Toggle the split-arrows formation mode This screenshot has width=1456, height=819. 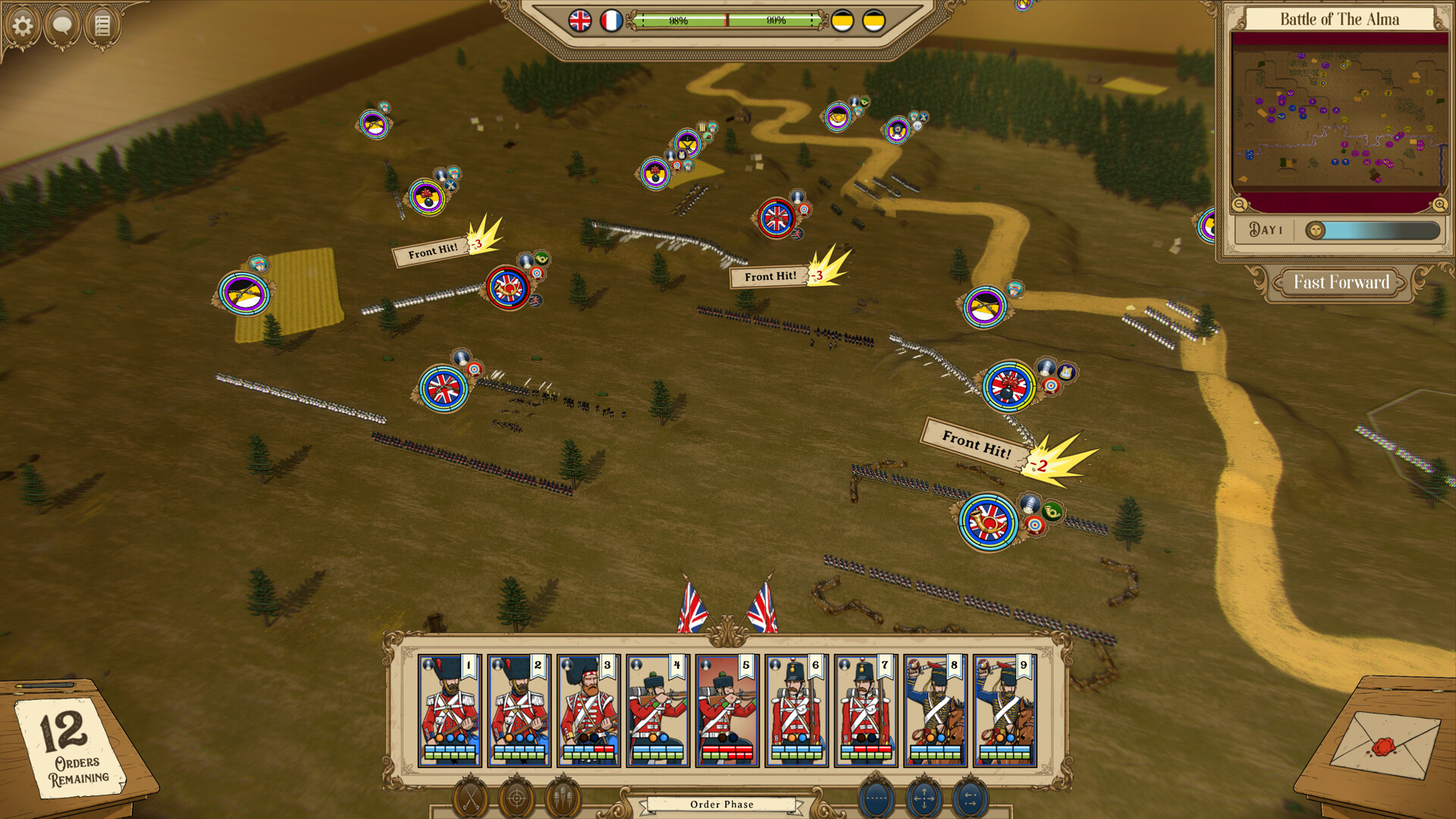tap(970, 797)
